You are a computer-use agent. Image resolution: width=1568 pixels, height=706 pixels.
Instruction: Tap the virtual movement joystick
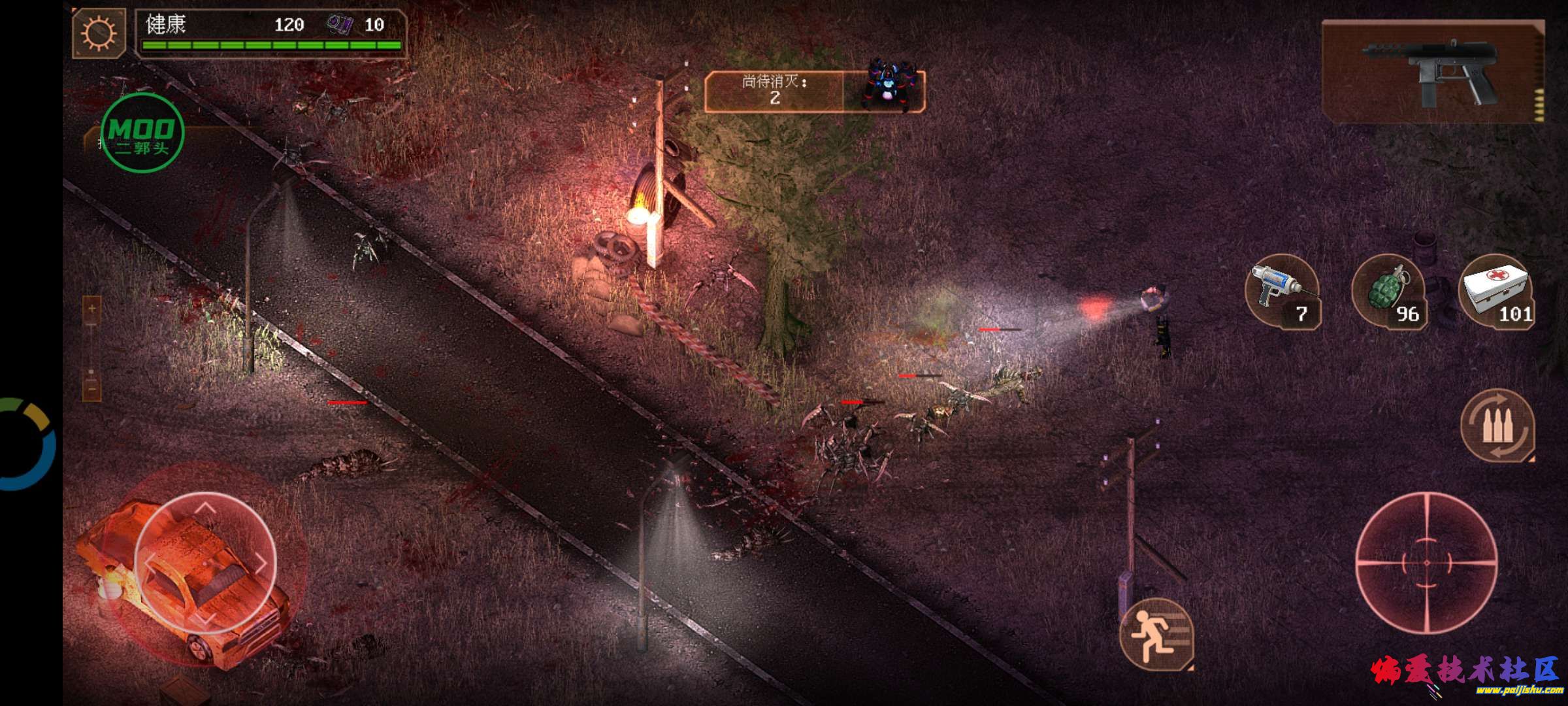pos(205,562)
